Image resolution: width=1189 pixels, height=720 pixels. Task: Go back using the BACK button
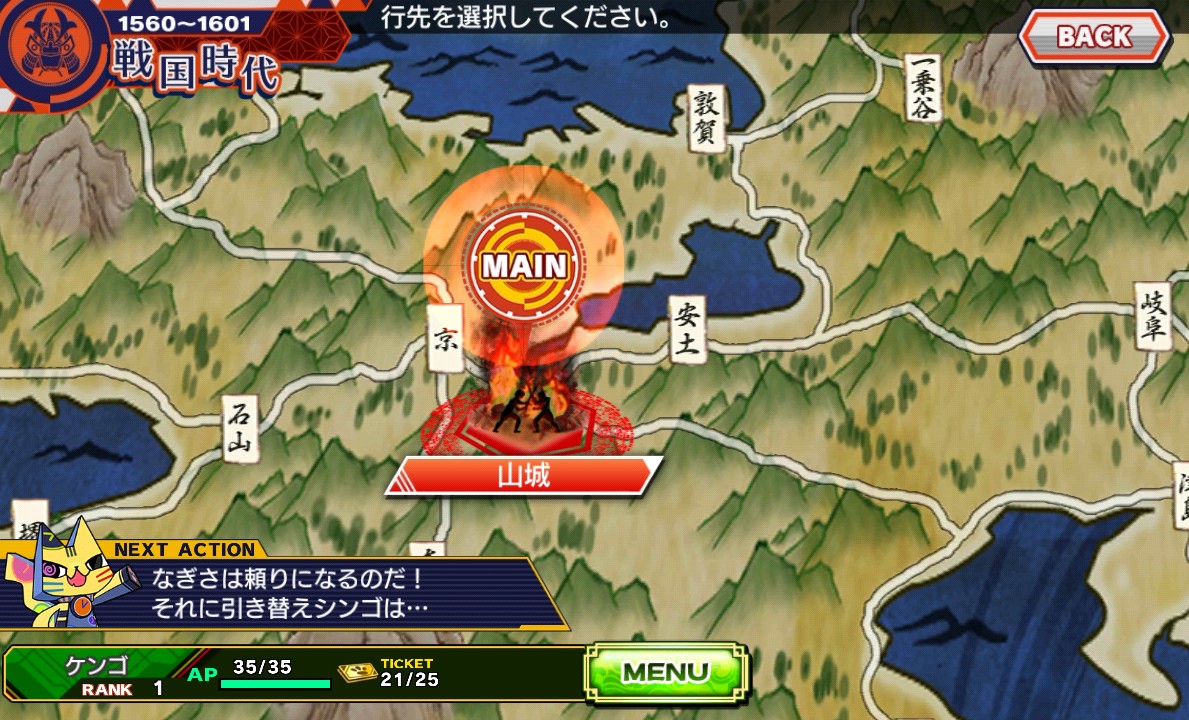[1094, 37]
